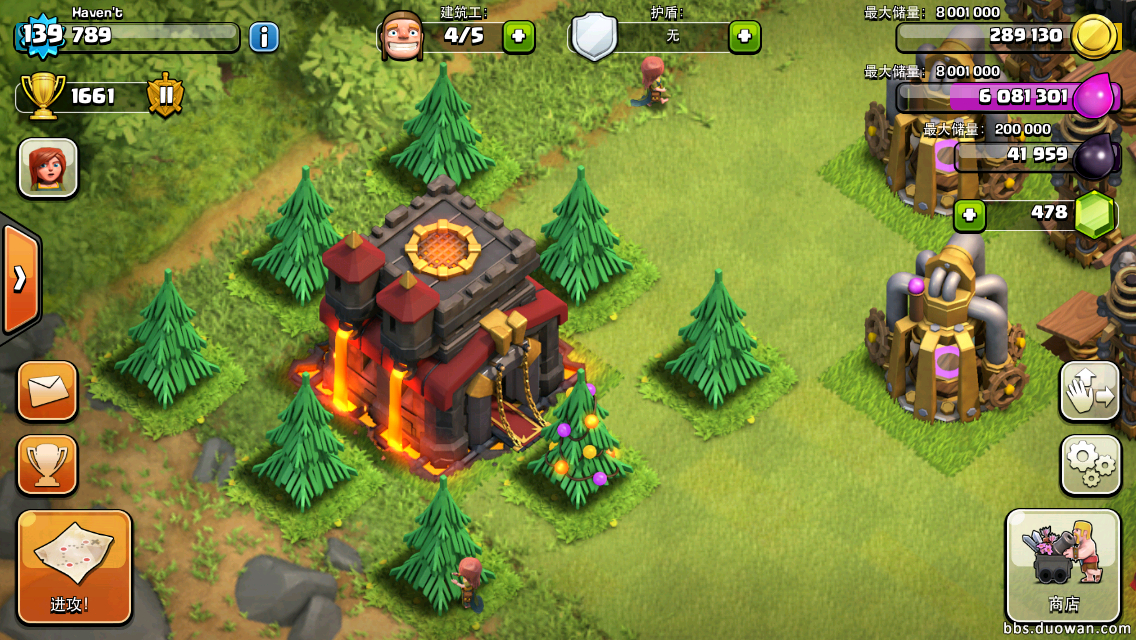Tap the experience level star badge
Image resolution: width=1136 pixels, height=640 pixels.
pos(41,36)
